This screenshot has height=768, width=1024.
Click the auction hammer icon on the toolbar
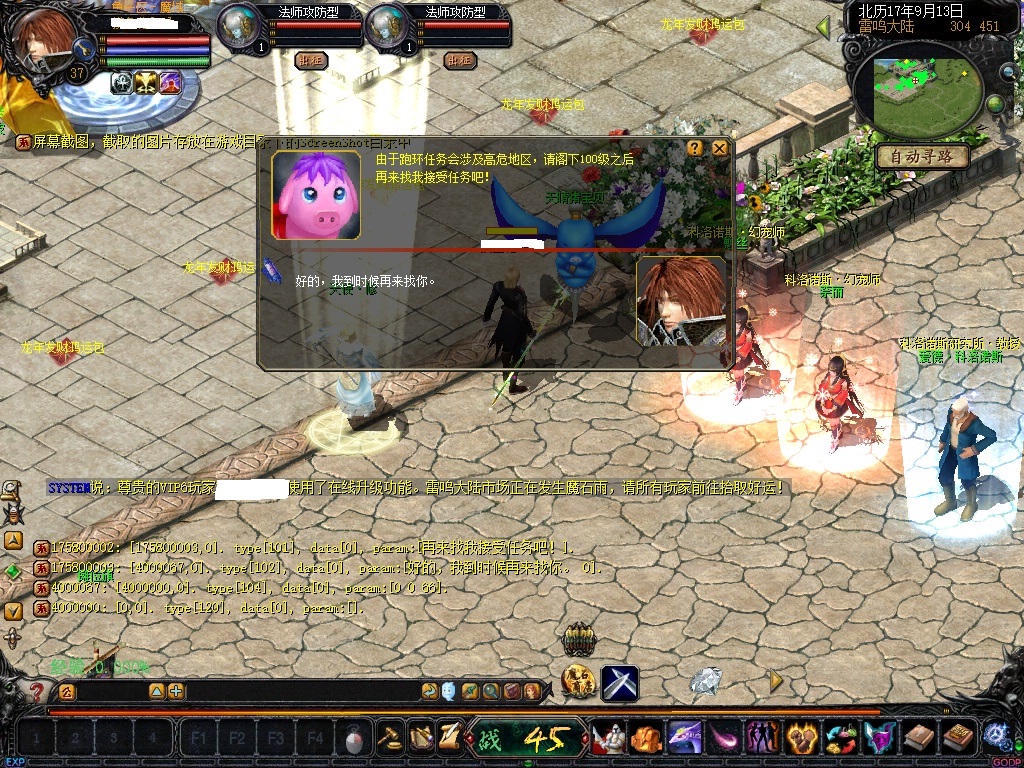390,738
